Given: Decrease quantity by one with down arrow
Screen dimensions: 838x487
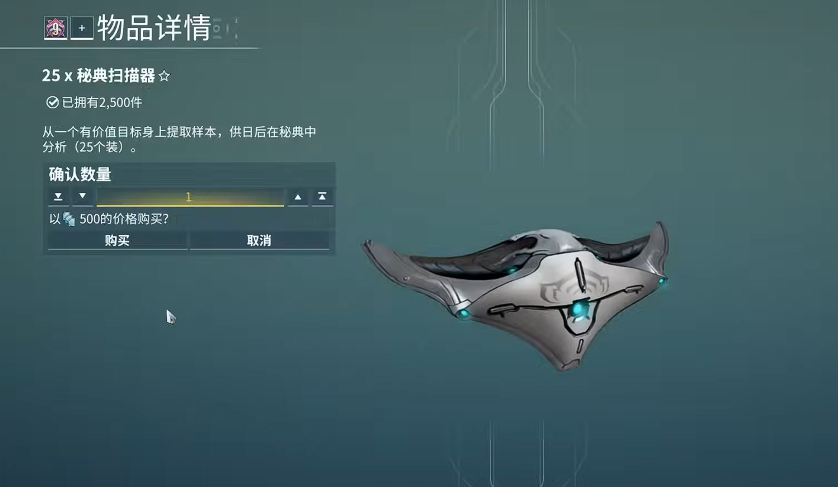Looking at the screenshot, I should (83, 197).
